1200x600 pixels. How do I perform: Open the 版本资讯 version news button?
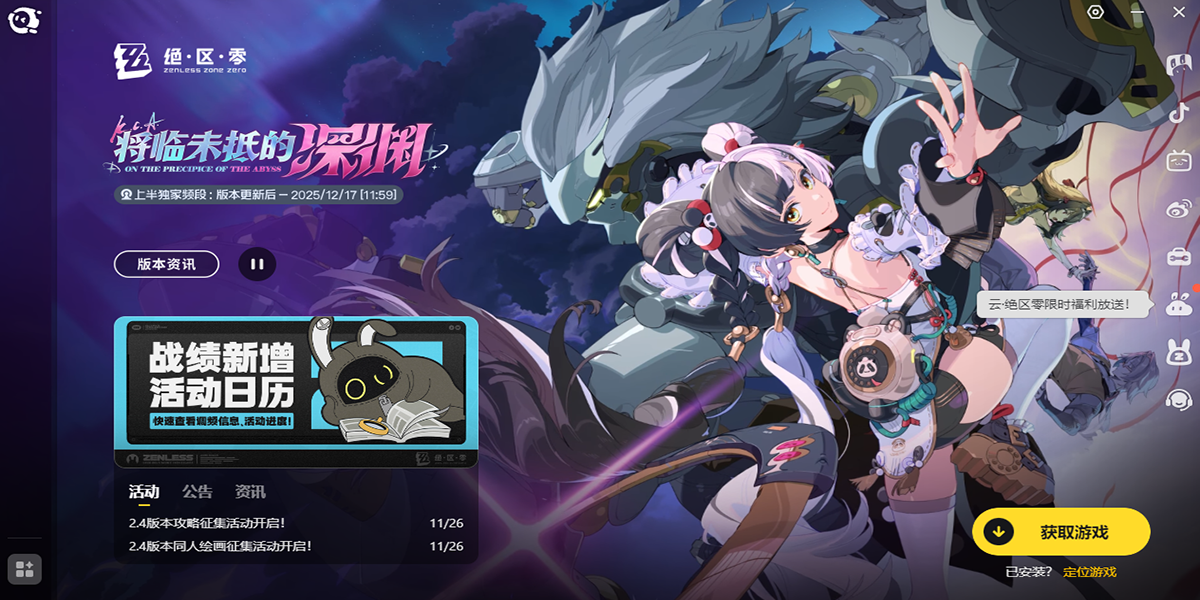tap(166, 264)
